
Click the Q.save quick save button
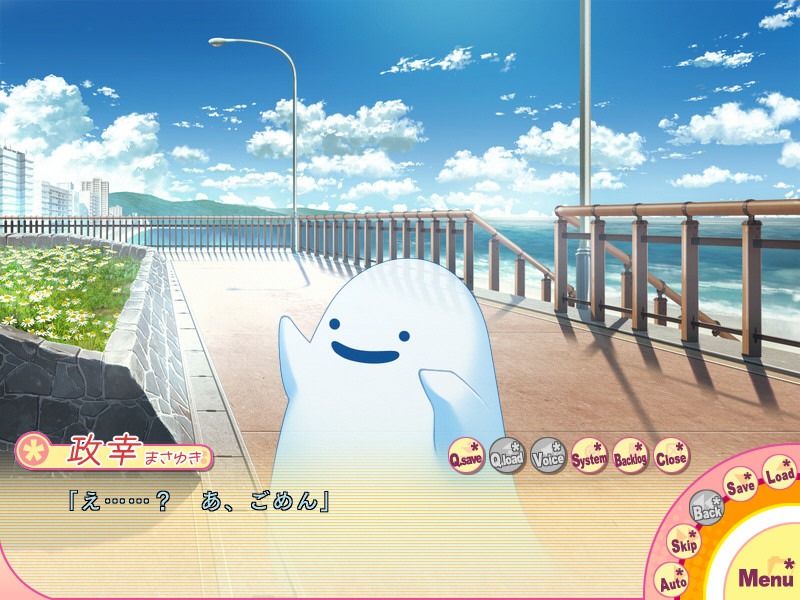(466, 456)
